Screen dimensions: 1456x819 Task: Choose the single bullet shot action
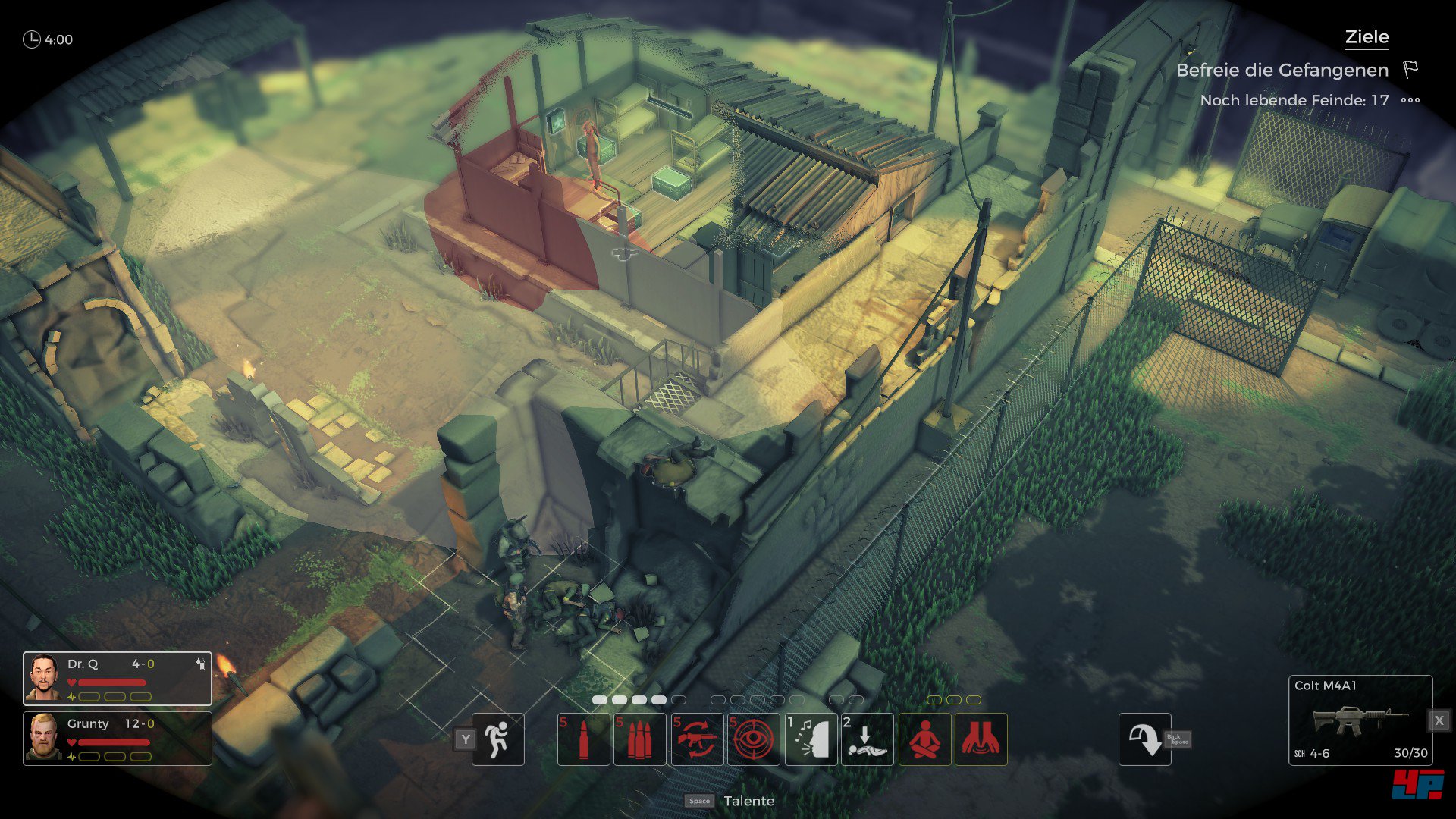coord(583,739)
